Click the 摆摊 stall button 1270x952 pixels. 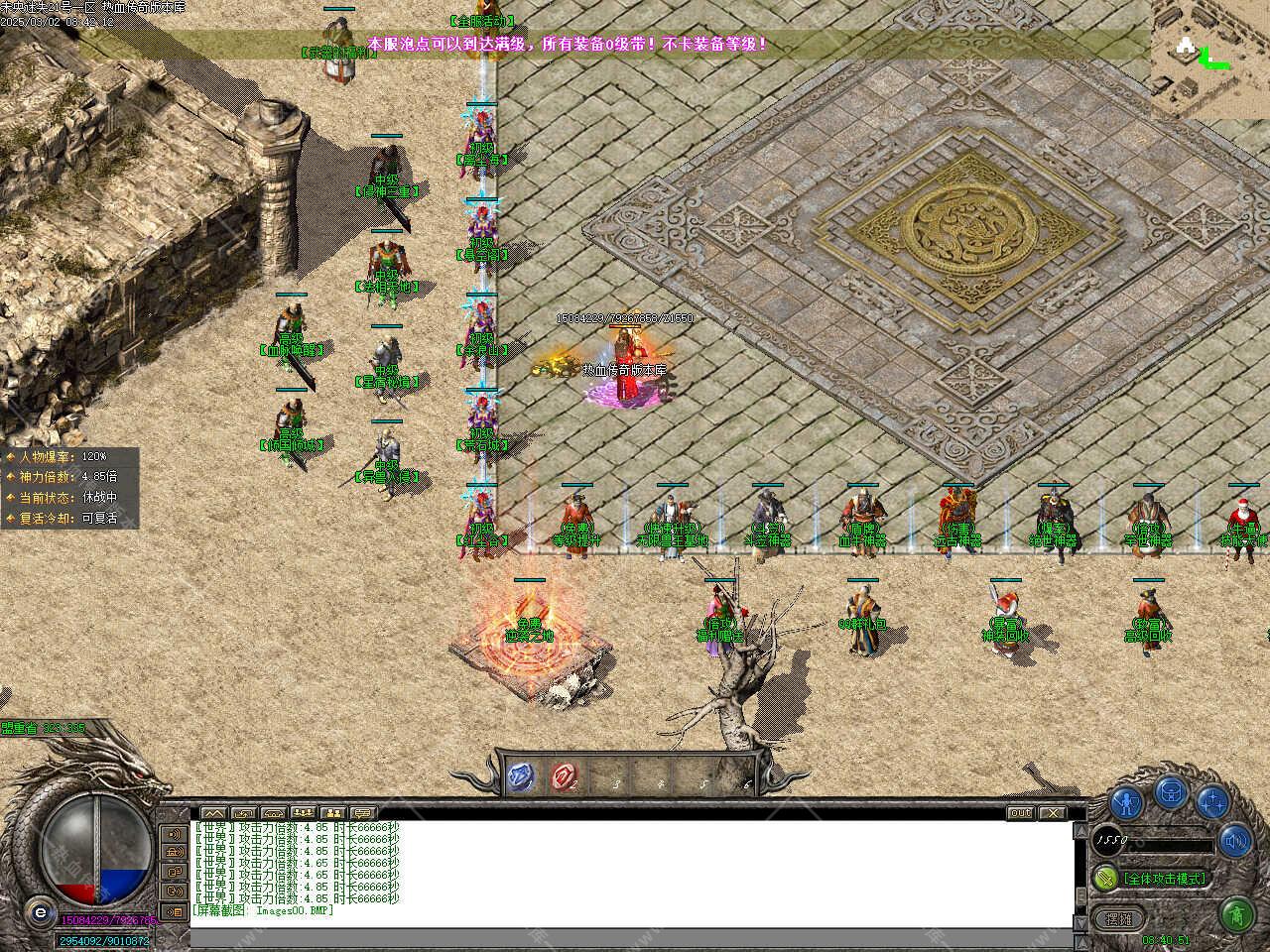1118,918
